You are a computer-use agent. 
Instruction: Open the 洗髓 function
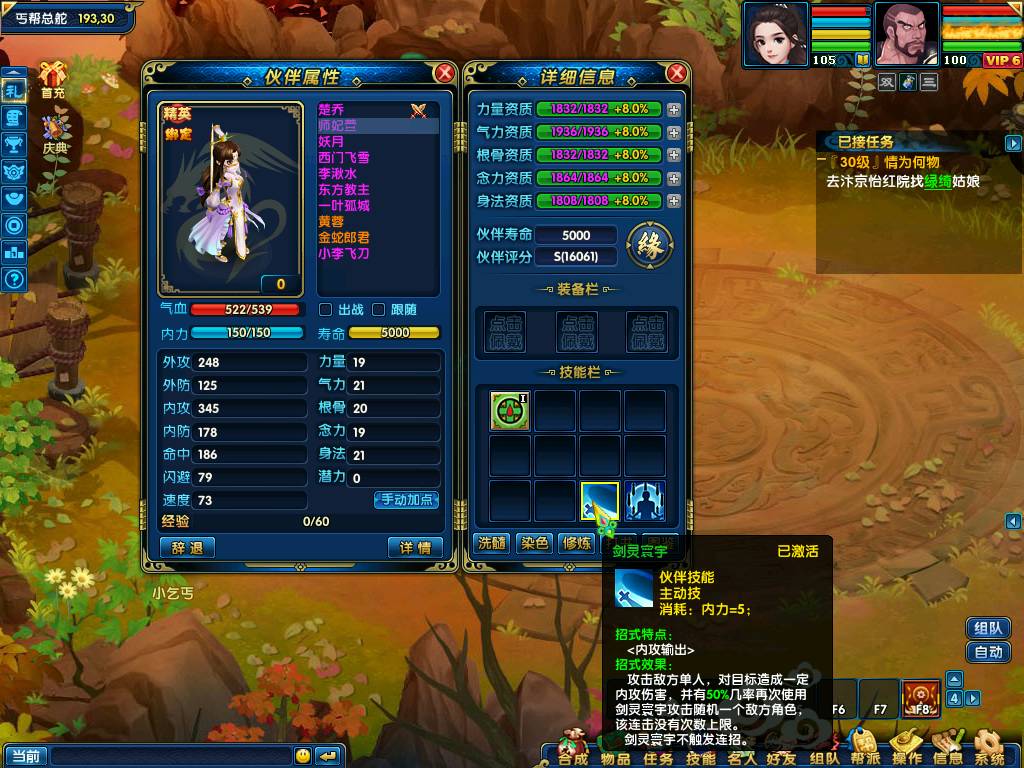[x=491, y=543]
